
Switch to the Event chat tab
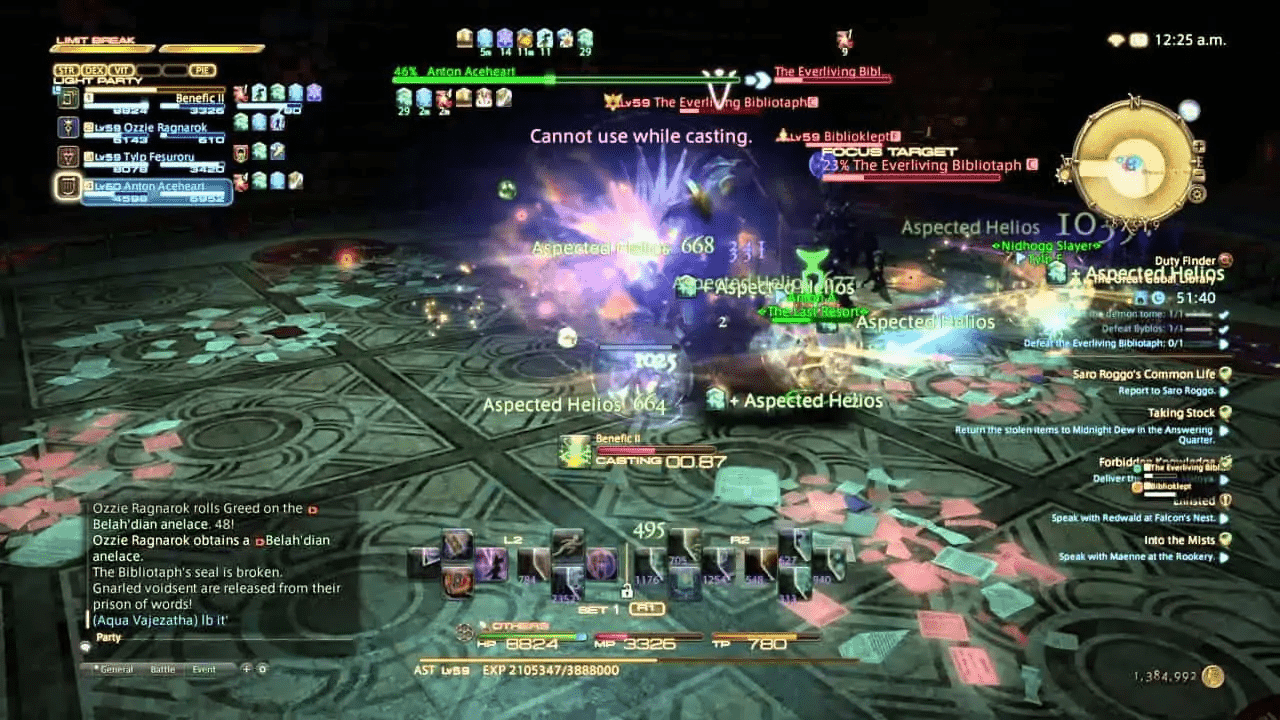tap(205, 670)
